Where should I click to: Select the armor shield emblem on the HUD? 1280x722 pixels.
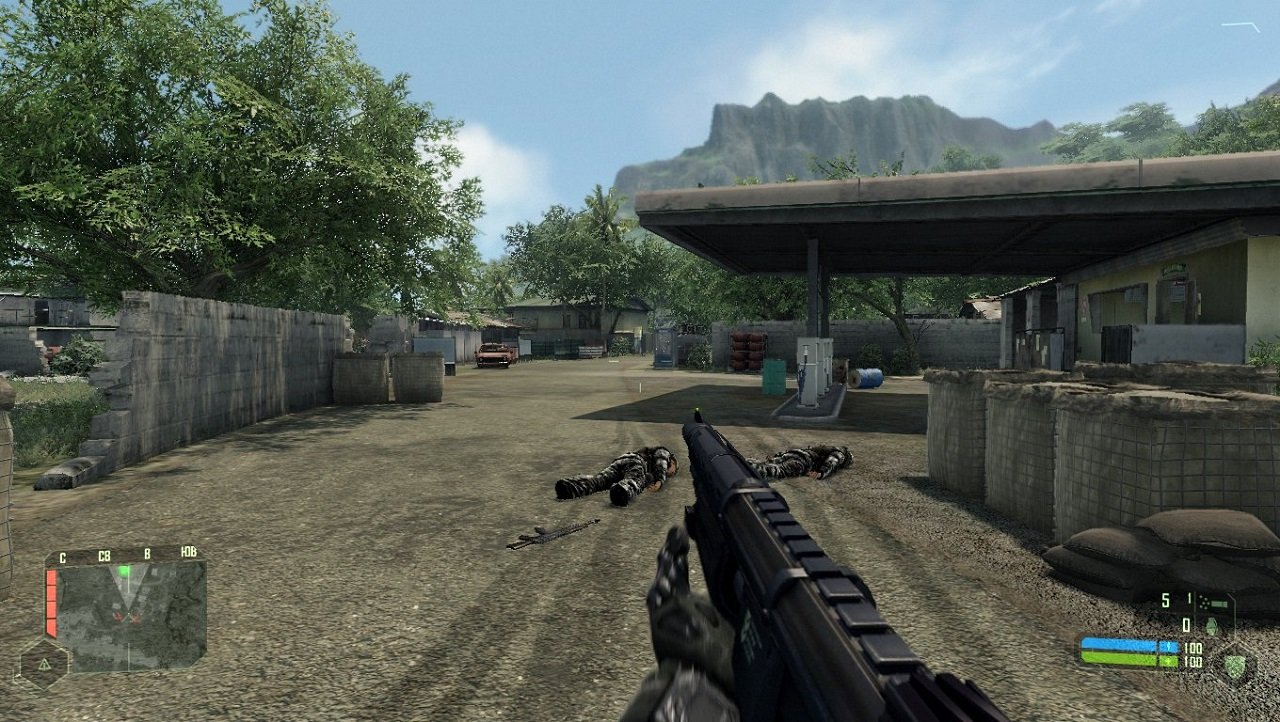pos(1234,666)
